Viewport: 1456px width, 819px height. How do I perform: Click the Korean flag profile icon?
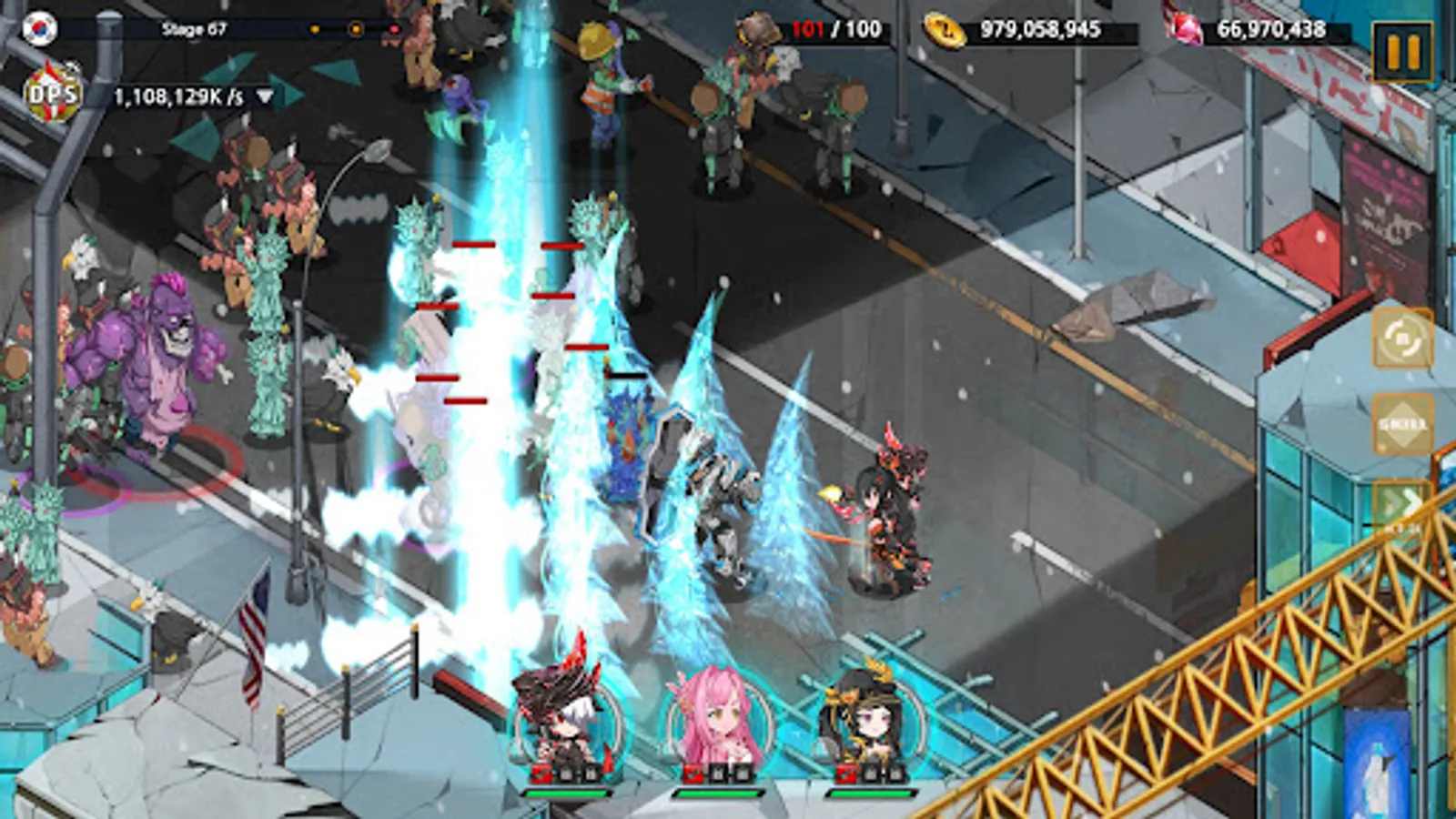(40, 27)
